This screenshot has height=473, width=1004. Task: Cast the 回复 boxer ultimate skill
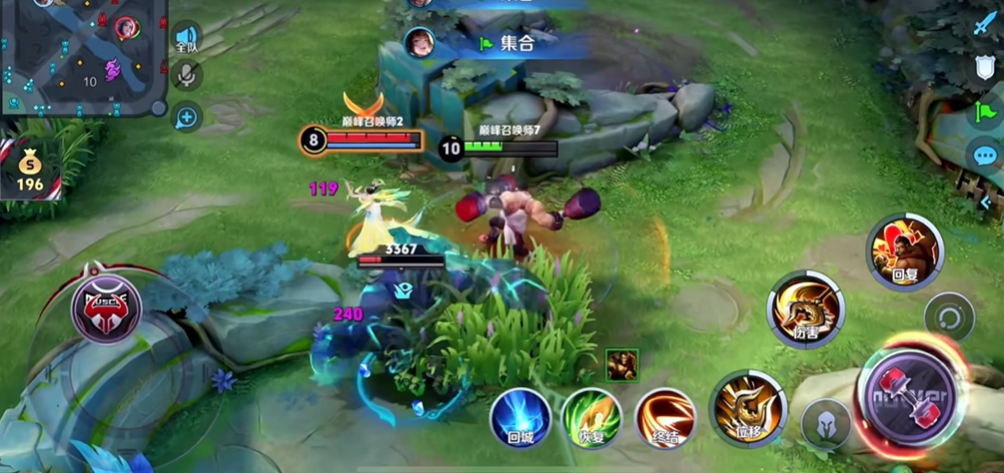905,250
